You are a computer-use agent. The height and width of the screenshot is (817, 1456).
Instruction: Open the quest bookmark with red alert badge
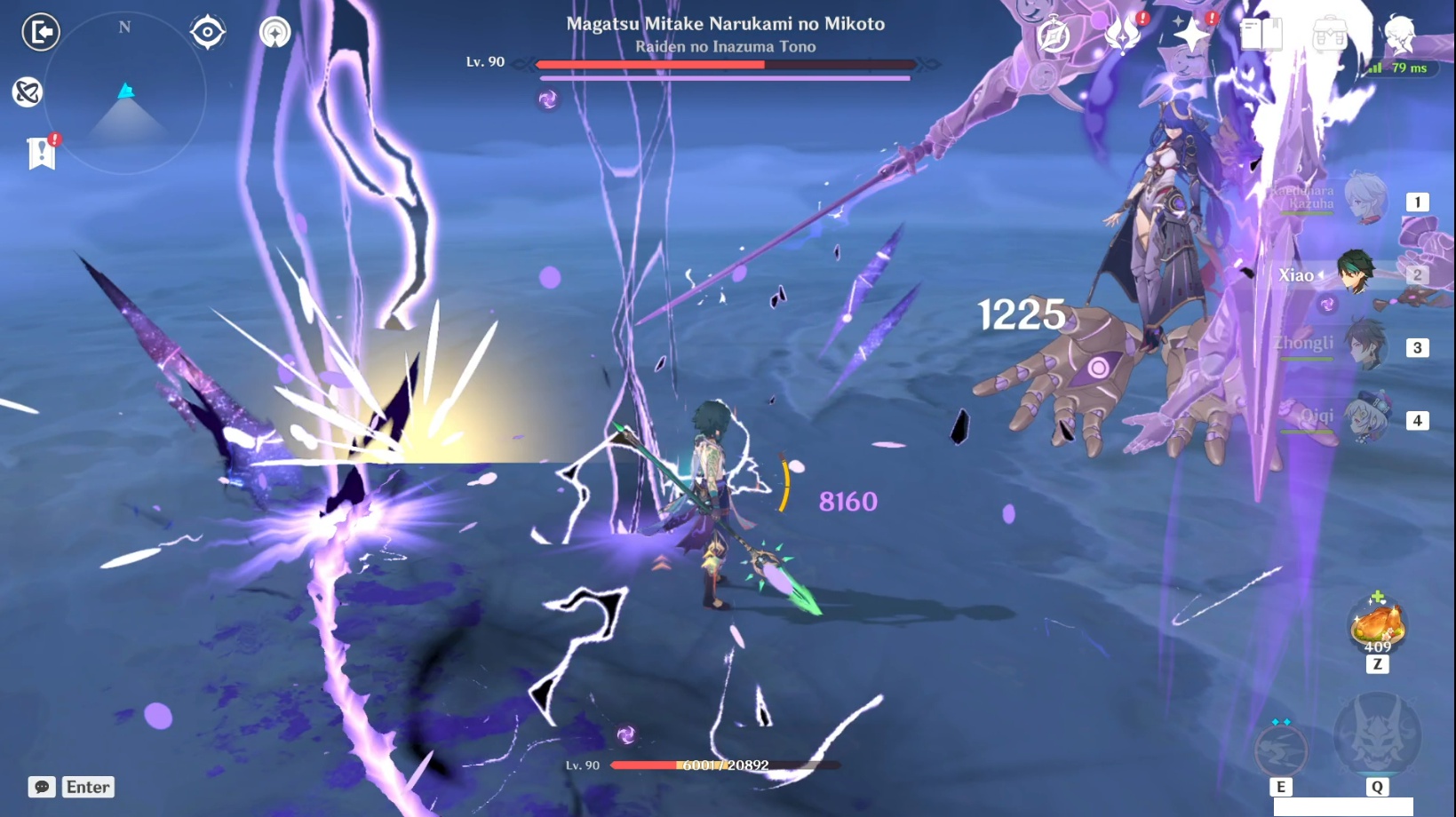[41, 153]
